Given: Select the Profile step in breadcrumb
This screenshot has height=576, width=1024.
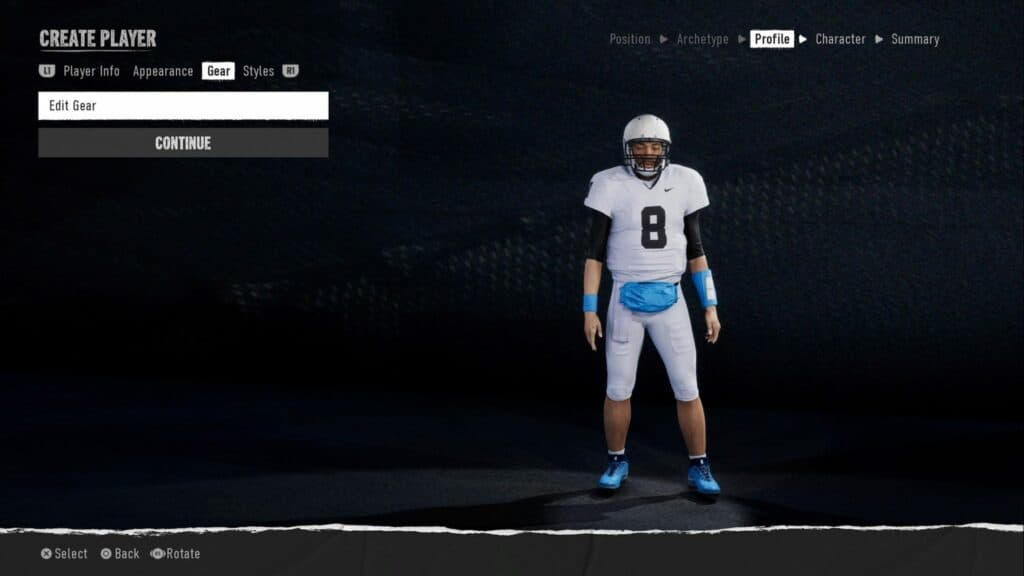Looking at the screenshot, I should point(772,39).
